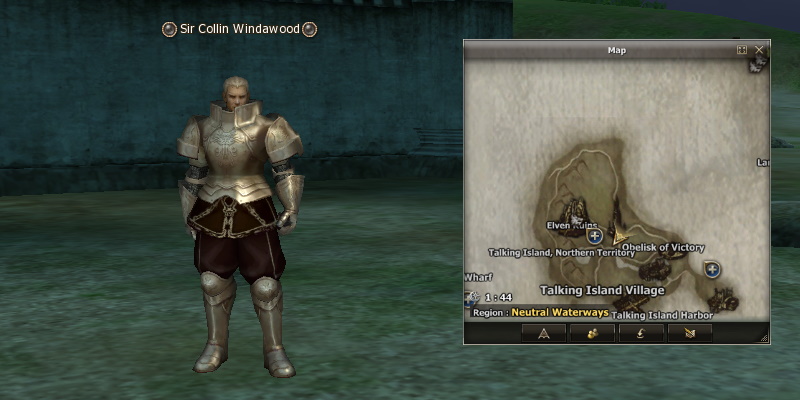Click the triangle button on map toolbar
Screen dimensions: 800x400
pyautogui.click(x=544, y=333)
